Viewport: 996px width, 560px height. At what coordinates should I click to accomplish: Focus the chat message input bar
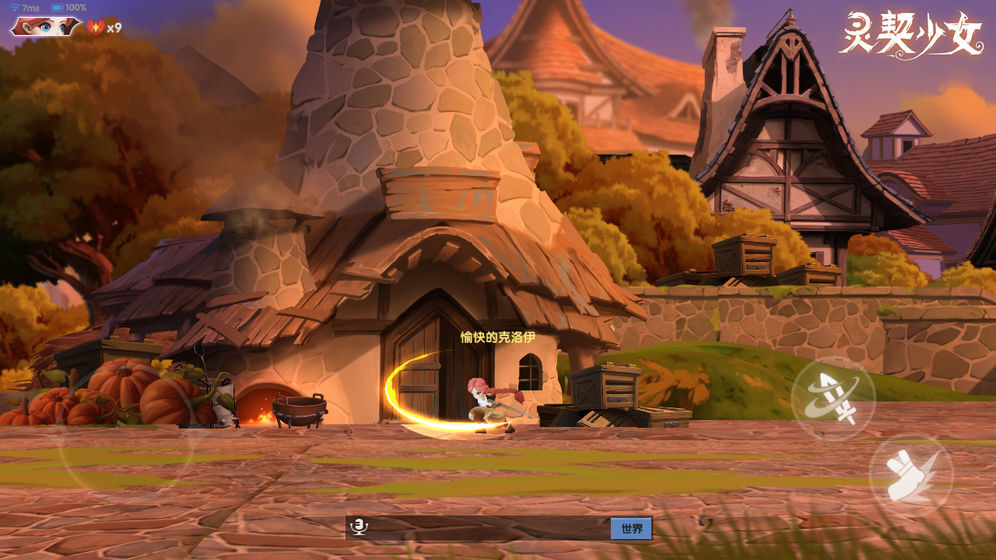click(x=487, y=528)
